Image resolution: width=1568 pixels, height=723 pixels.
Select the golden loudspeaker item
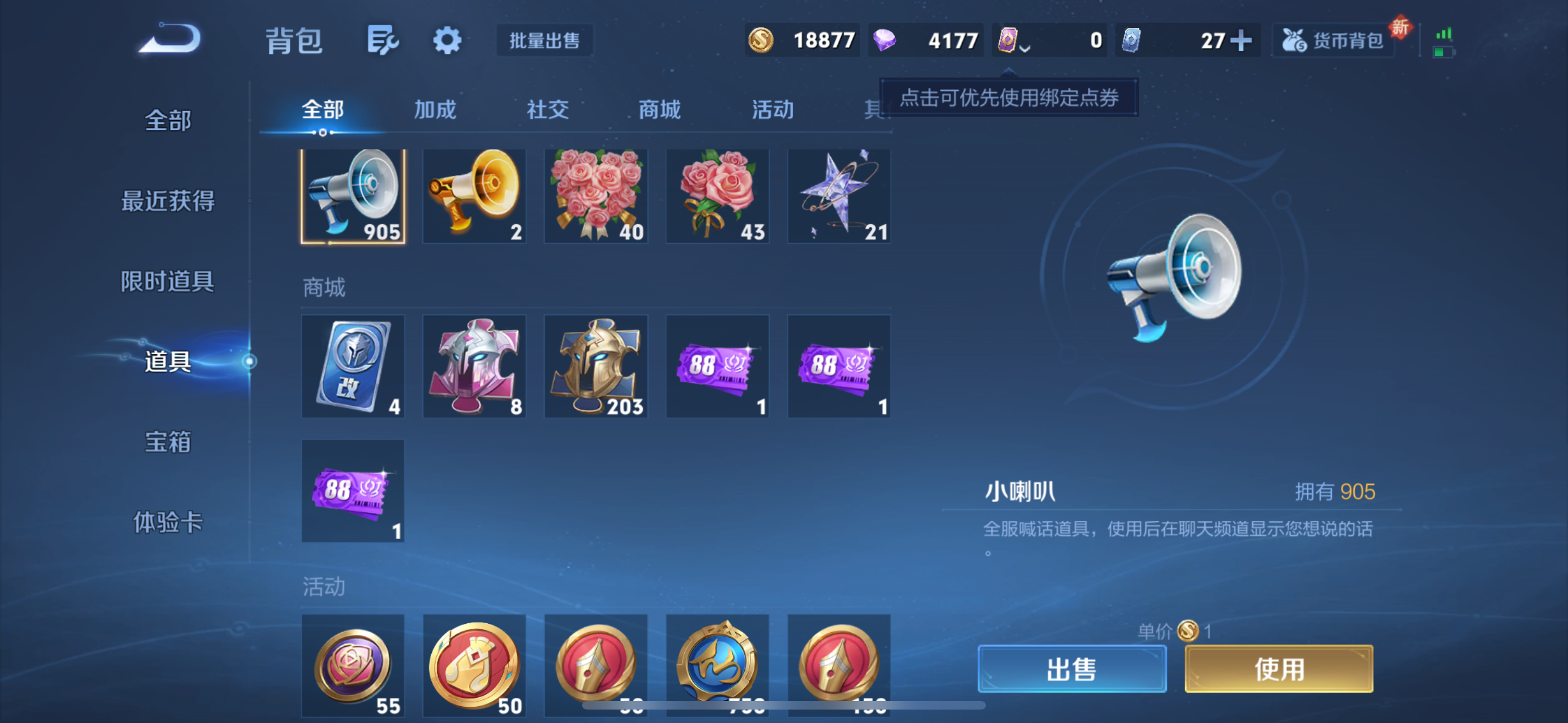point(474,196)
